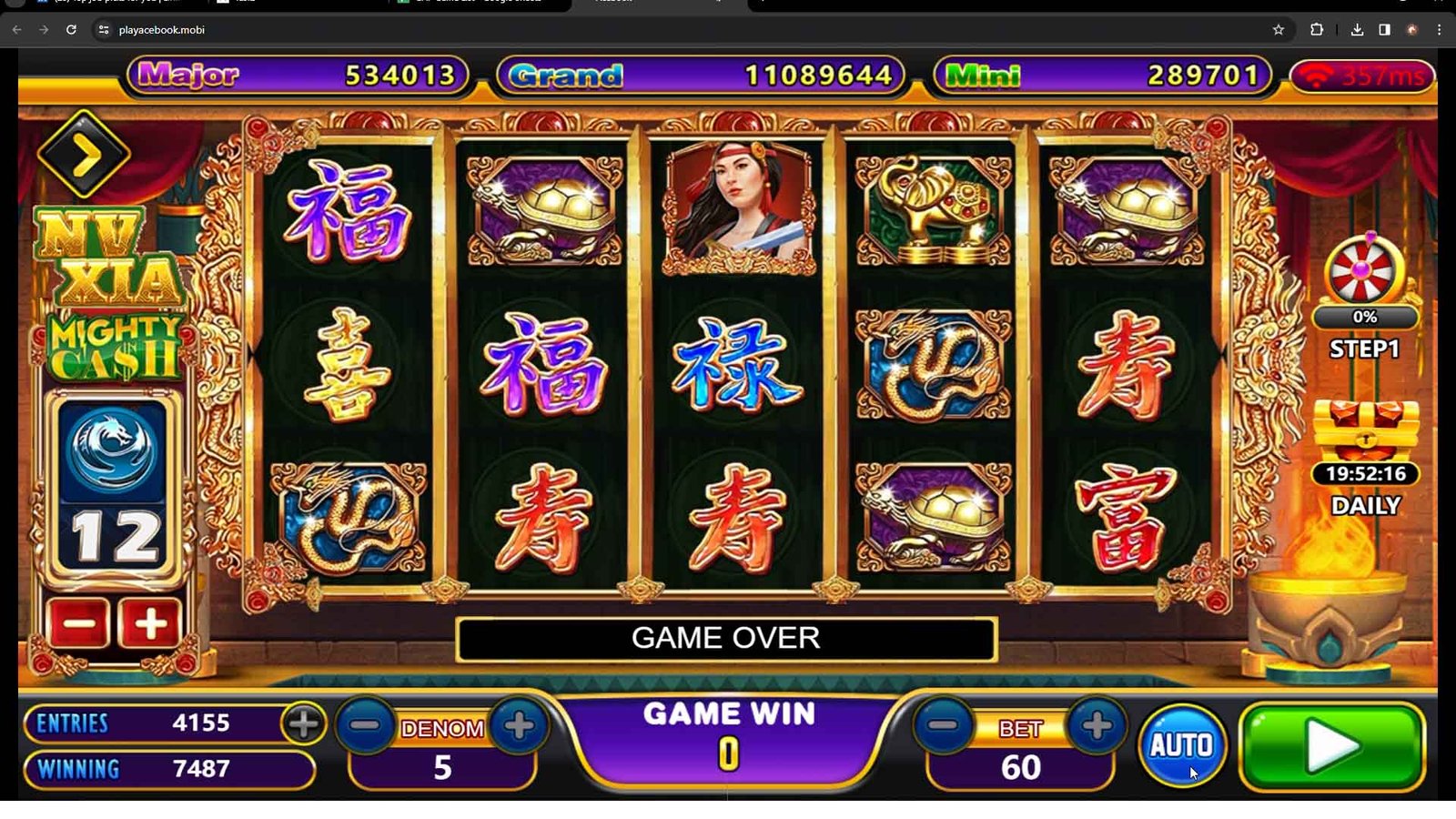Add more entries with the plus button

pyautogui.click(x=303, y=723)
